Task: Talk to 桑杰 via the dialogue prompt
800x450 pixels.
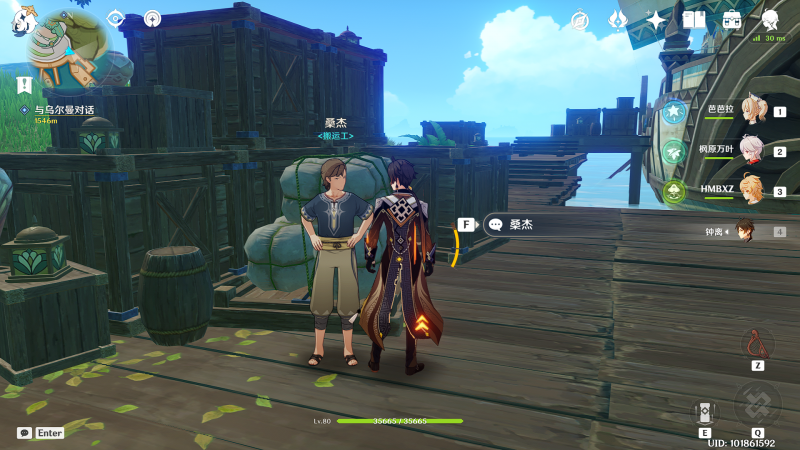Action: pyautogui.click(x=522, y=225)
